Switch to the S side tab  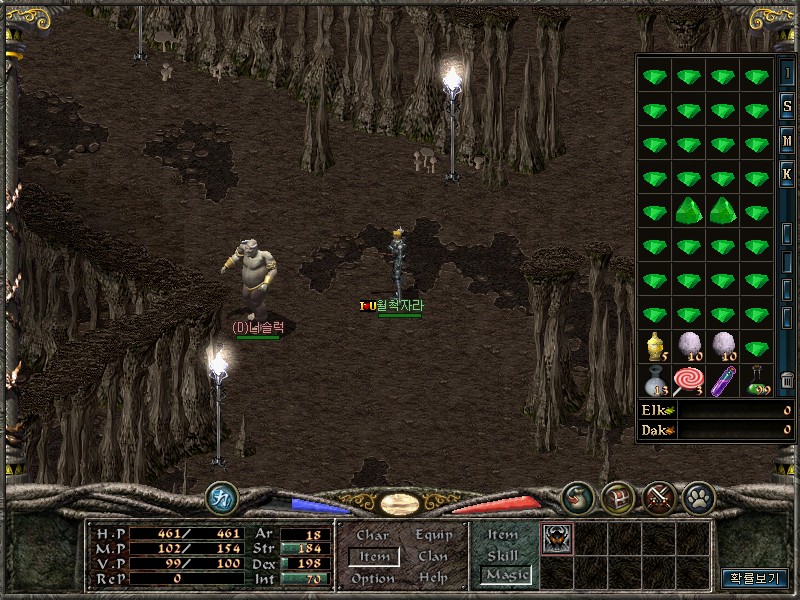coord(787,107)
